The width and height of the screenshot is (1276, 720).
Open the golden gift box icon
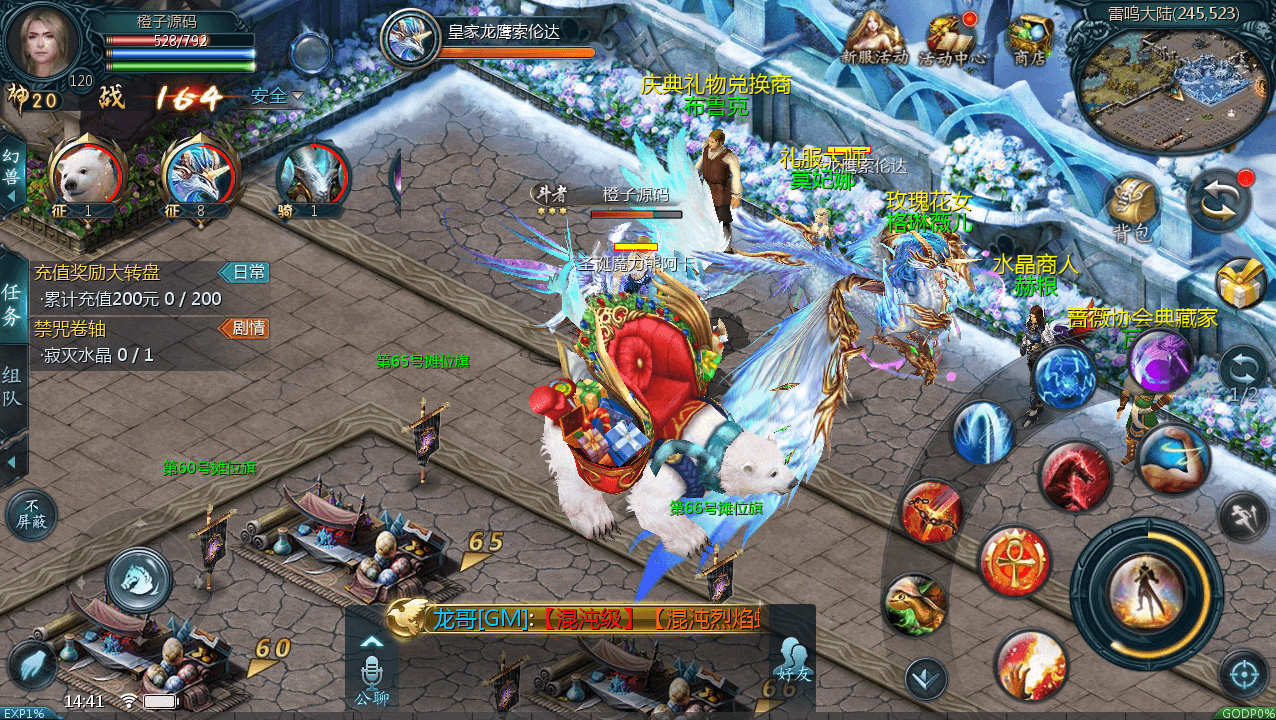tap(1241, 283)
